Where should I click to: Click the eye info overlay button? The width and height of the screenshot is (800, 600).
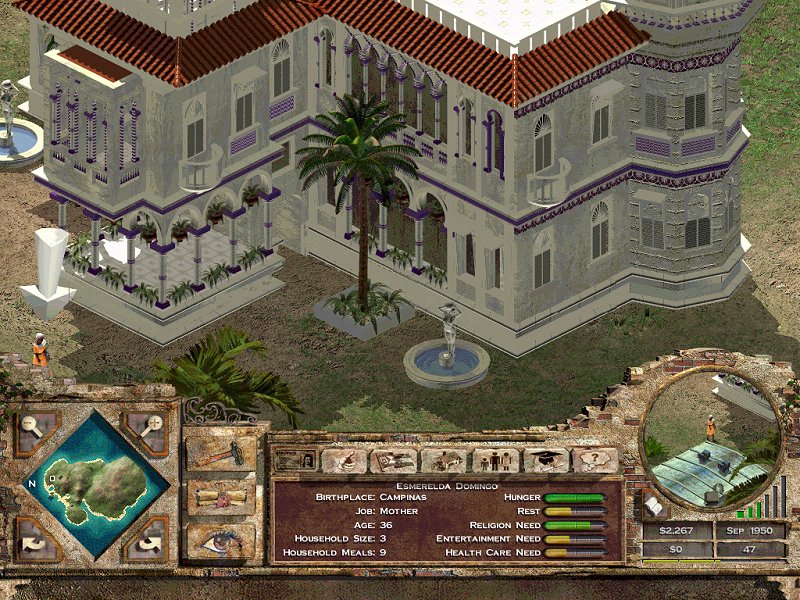point(221,541)
